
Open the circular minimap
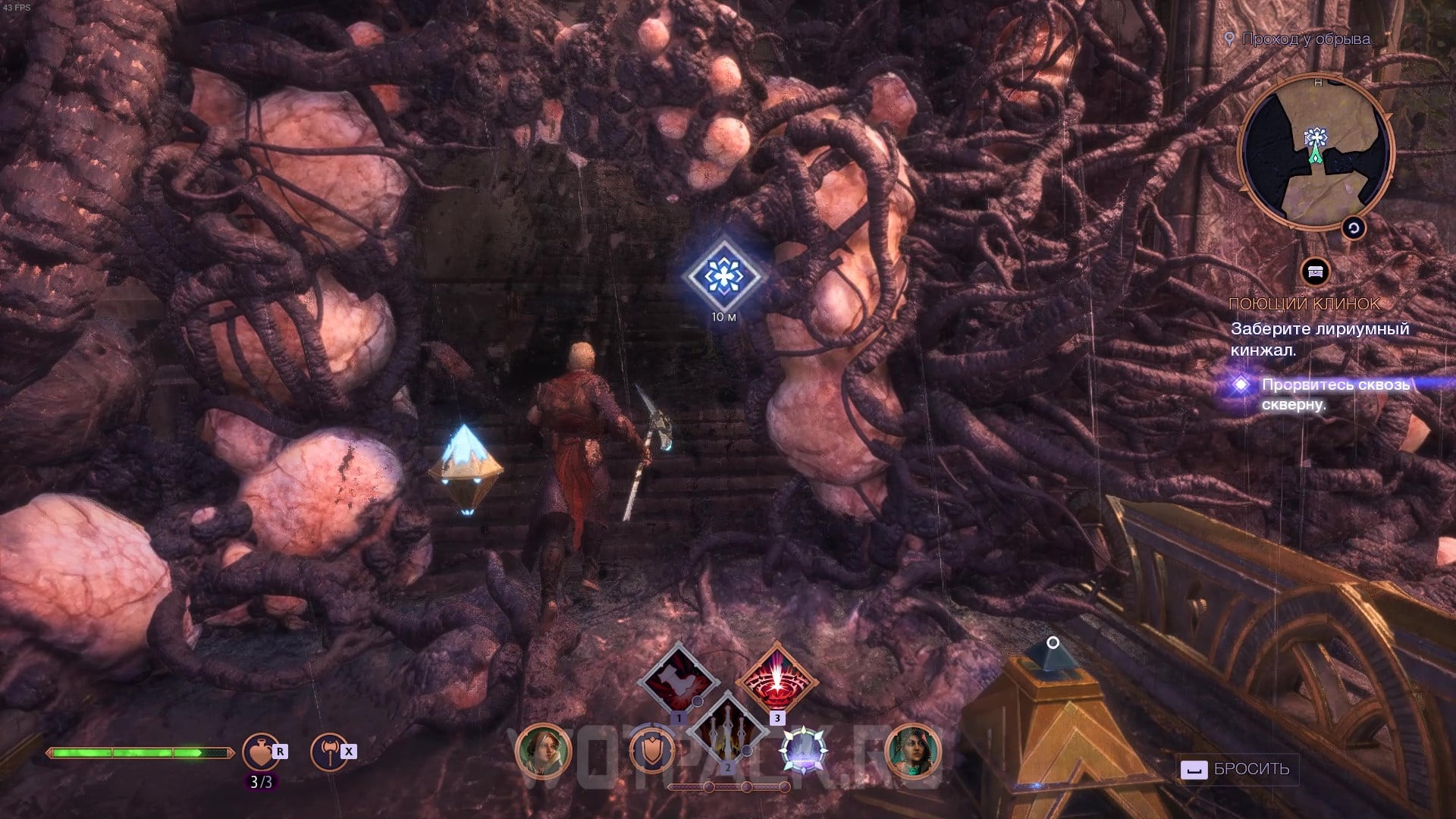[x=1316, y=152]
